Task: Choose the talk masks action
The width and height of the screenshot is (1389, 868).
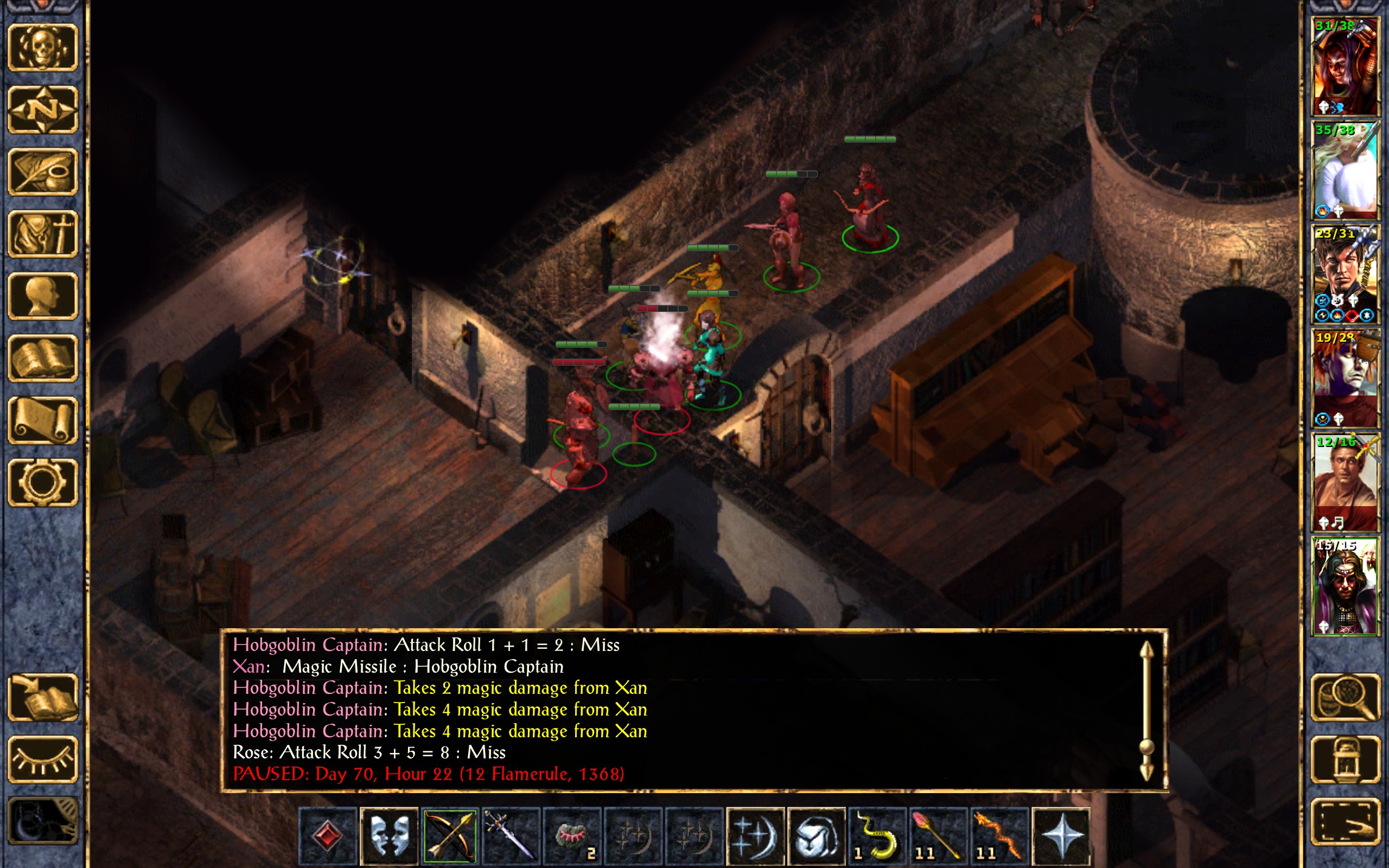Action: (x=388, y=836)
